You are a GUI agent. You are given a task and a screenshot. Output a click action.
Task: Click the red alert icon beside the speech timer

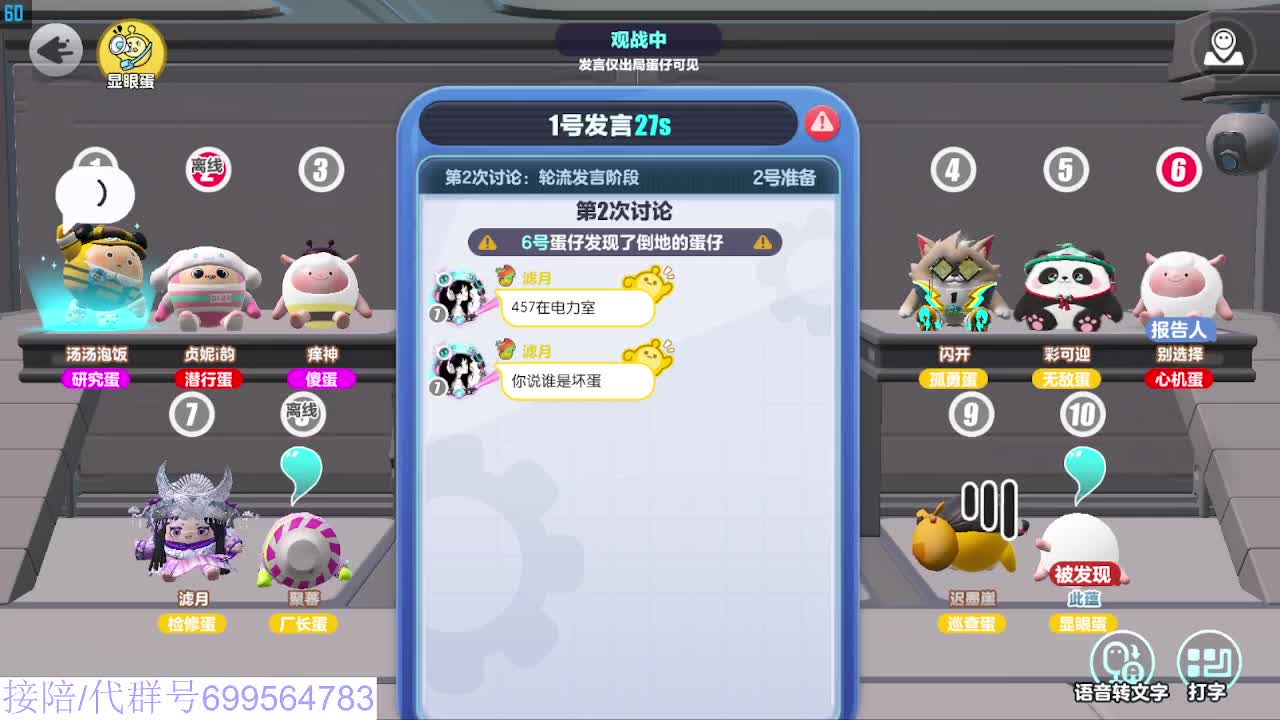point(823,122)
